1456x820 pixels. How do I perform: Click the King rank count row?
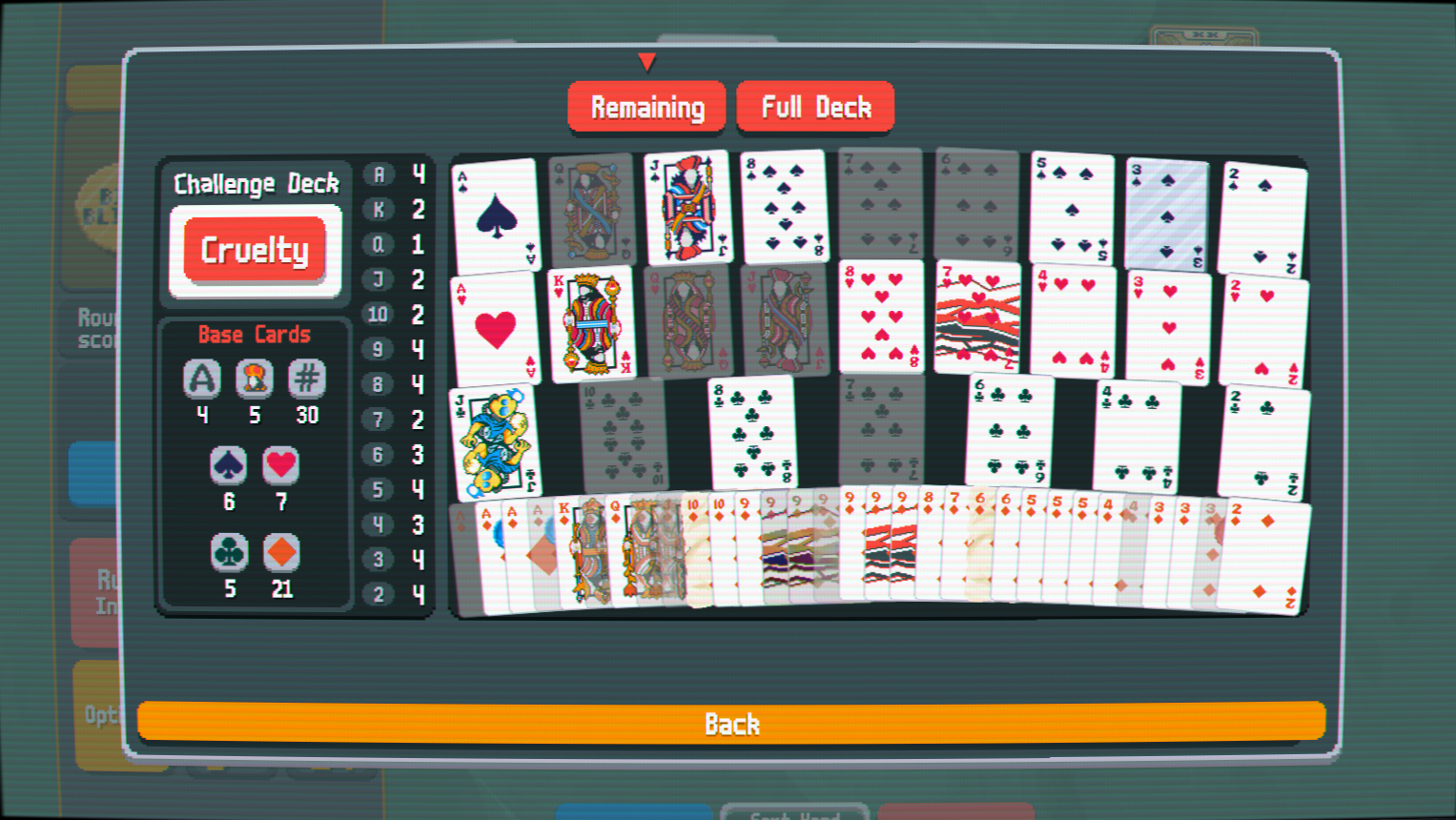coord(396,210)
